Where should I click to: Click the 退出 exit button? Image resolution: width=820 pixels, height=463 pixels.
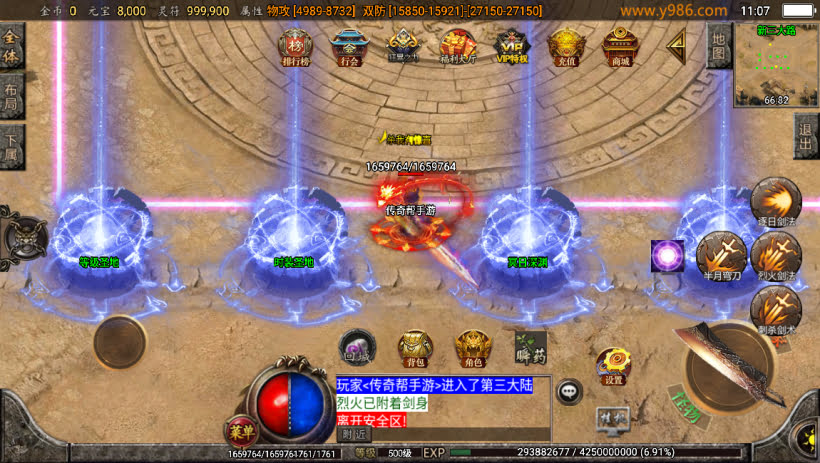807,136
